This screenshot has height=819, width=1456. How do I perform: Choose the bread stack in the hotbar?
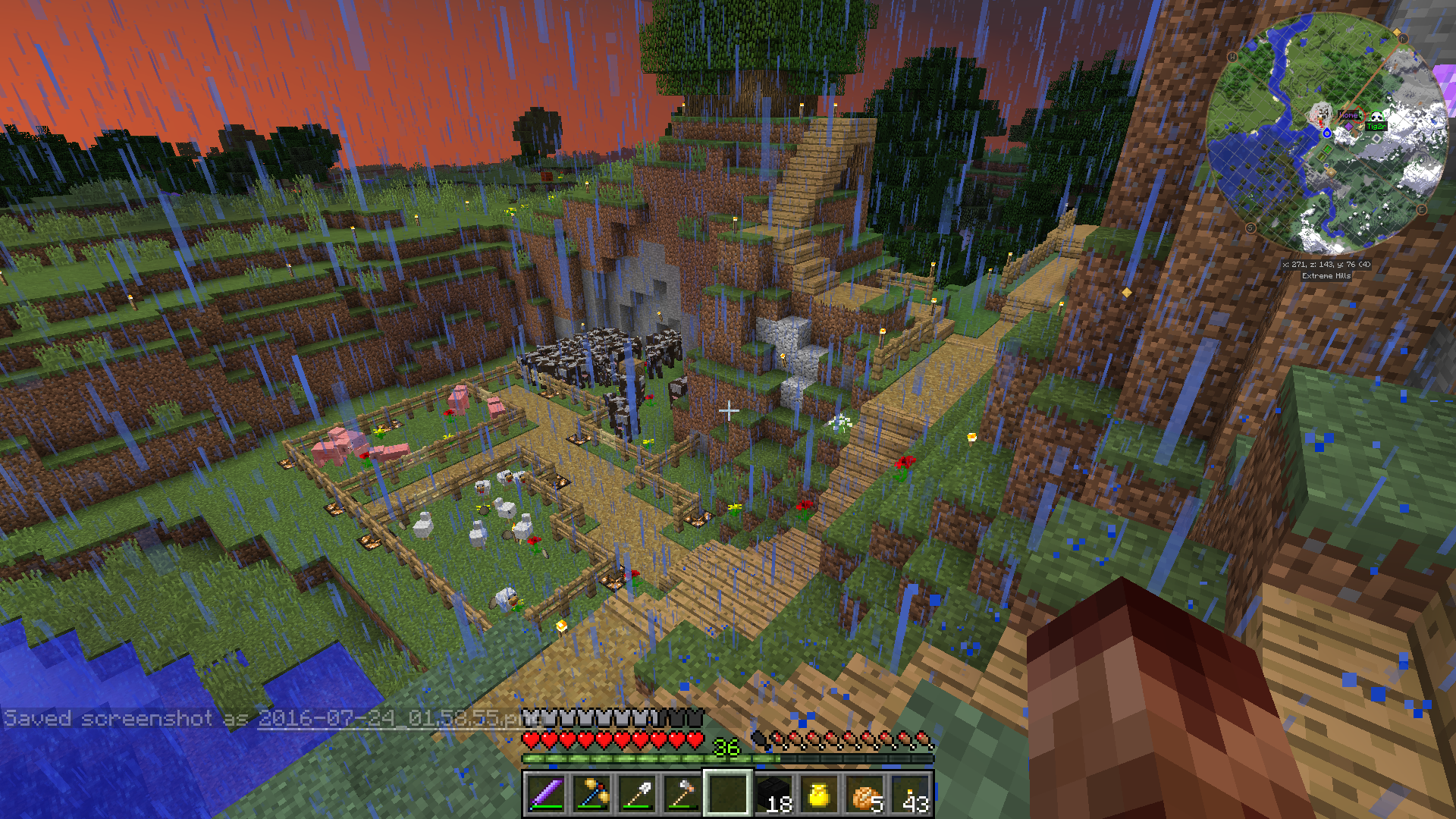[x=864, y=794]
